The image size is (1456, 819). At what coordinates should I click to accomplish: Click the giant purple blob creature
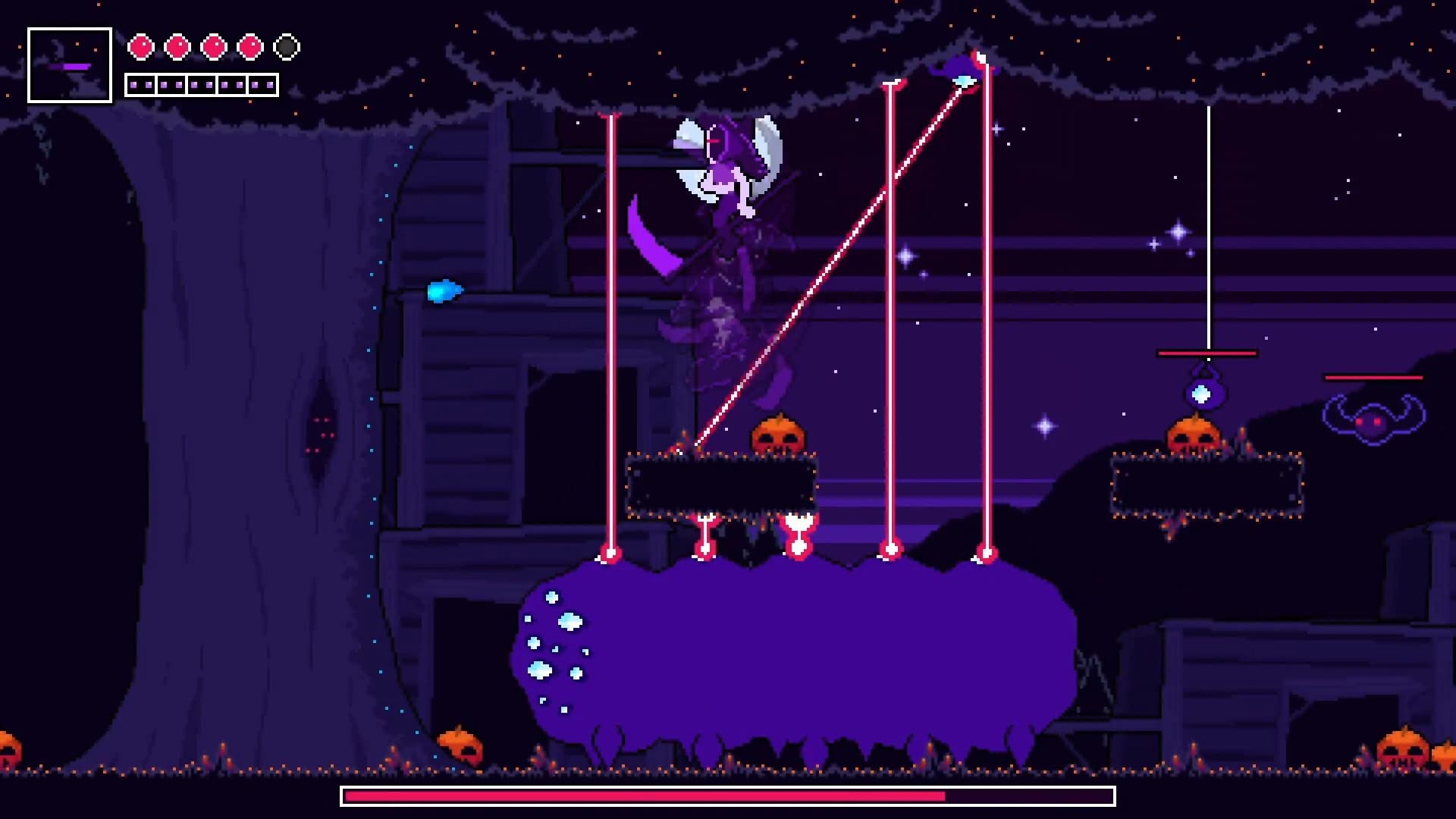(796, 652)
